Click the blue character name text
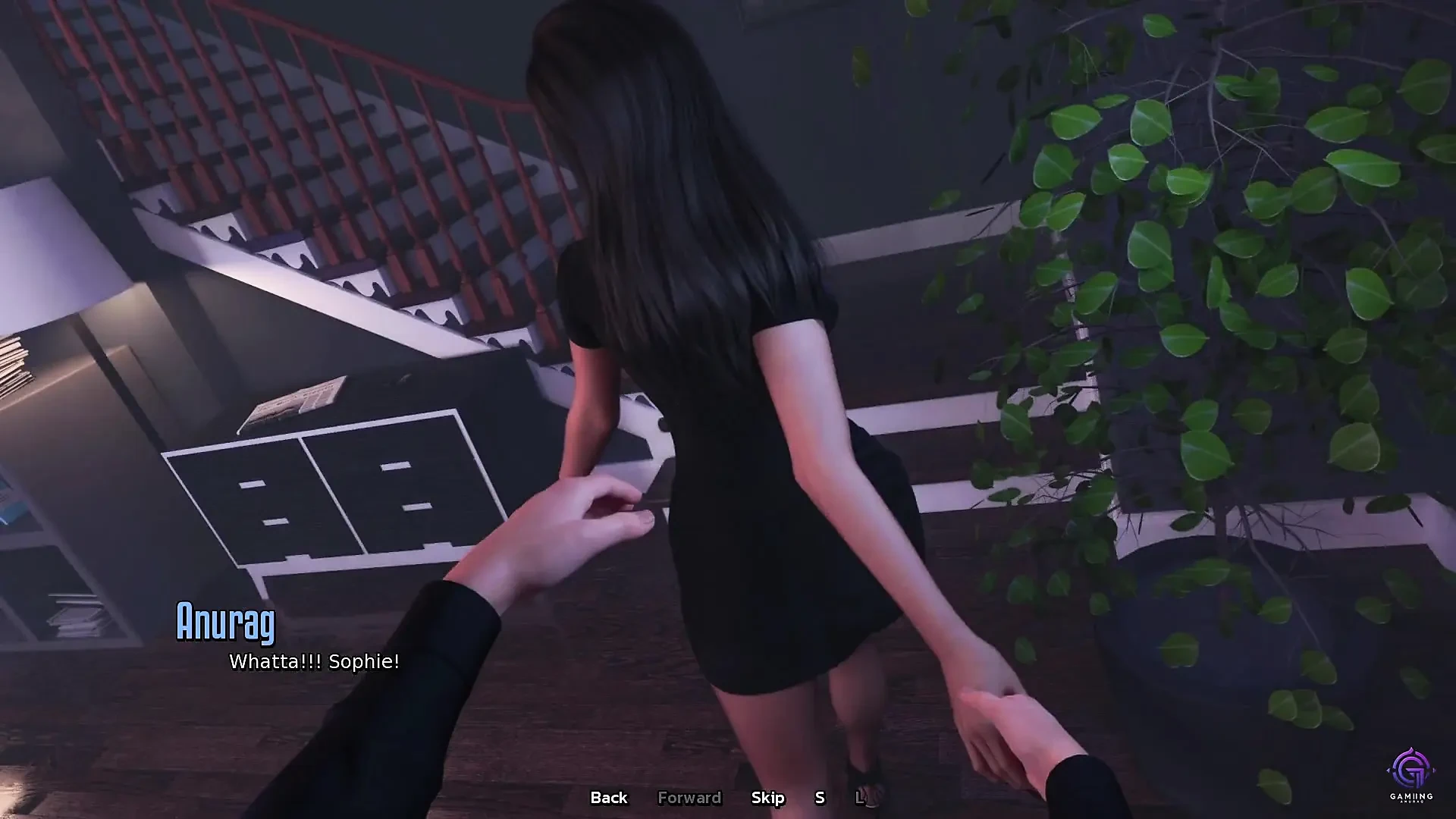This screenshot has height=819, width=1456. click(226, 624)
